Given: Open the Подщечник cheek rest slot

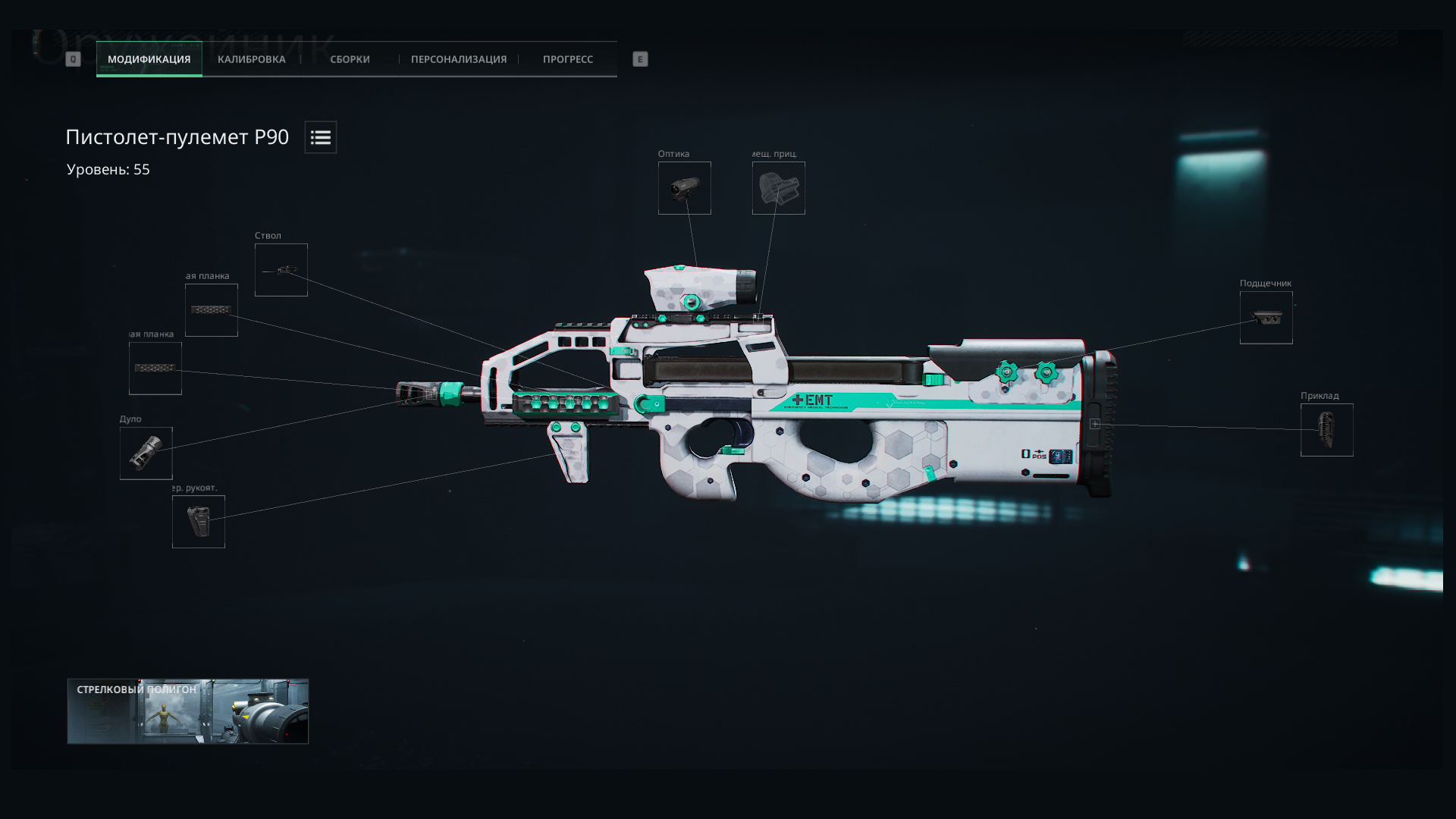Looking at the screenshot, I should [1266, 318].
